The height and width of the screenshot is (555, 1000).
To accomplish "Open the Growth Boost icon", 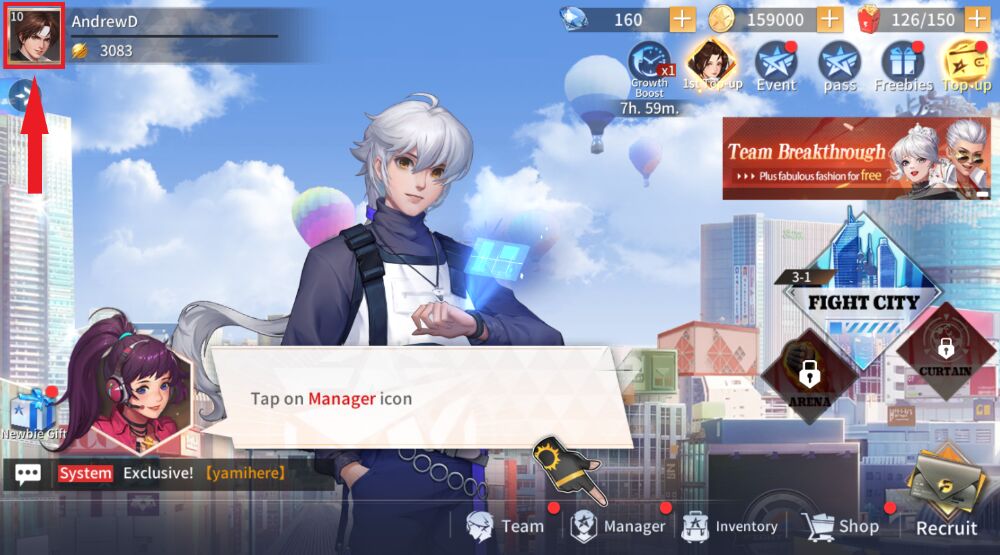I will tap(649, 66).
